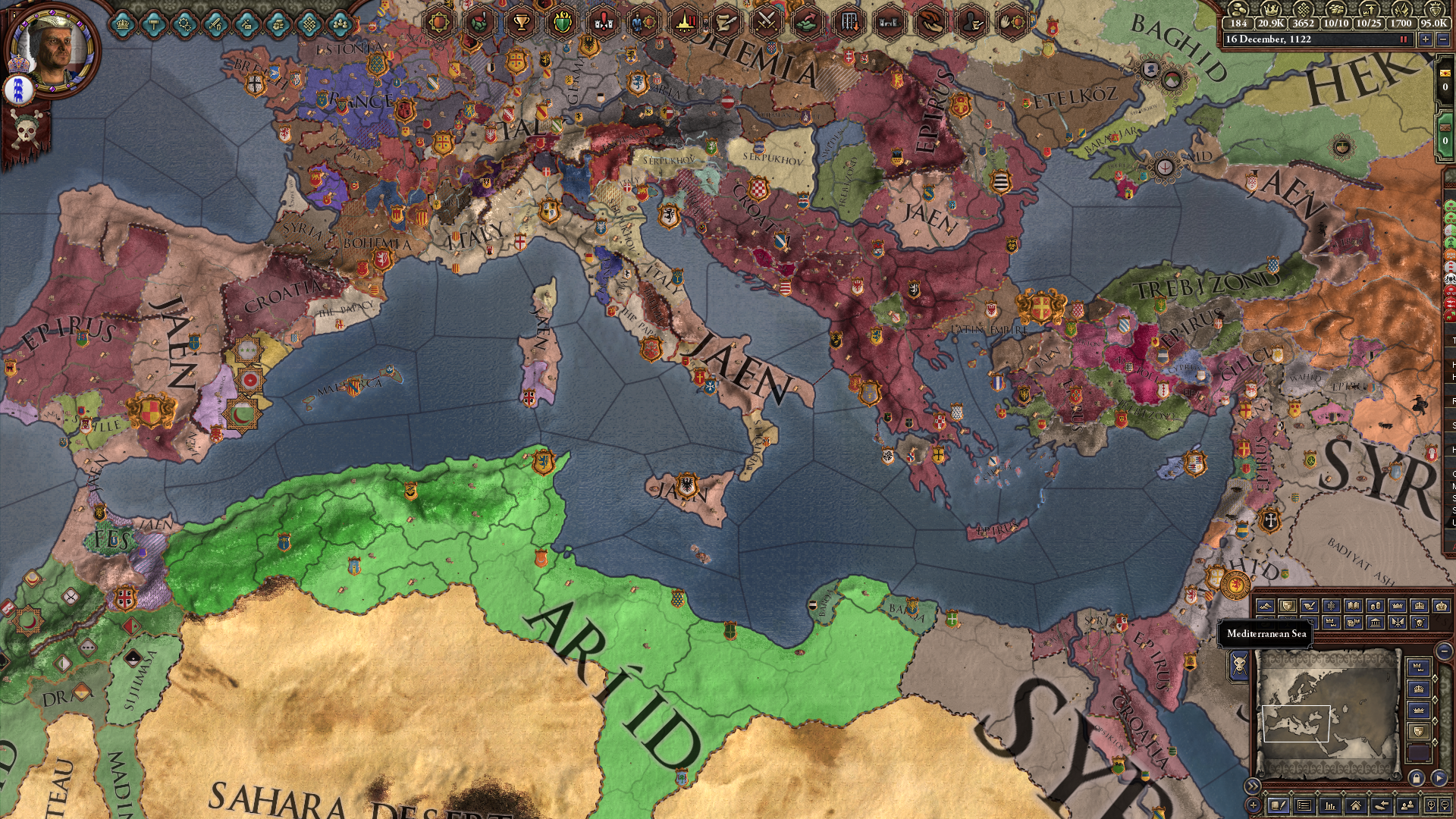Image resolution: width=1456 pixels, height=819 pixels.
Task: Expand message settings with the double-chevron button
Action: pos(1254,784)
